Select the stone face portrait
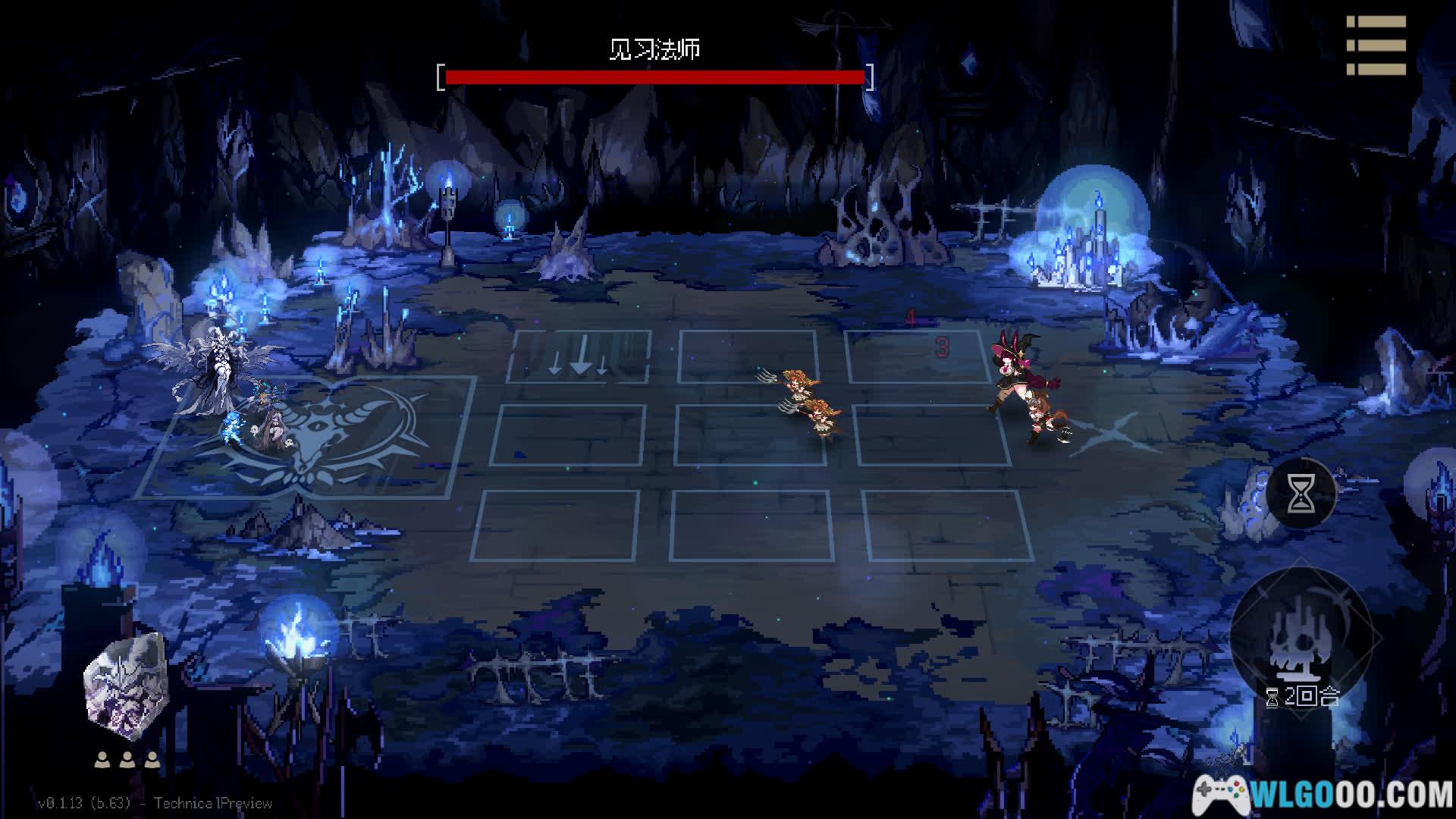 click(125, 688)
